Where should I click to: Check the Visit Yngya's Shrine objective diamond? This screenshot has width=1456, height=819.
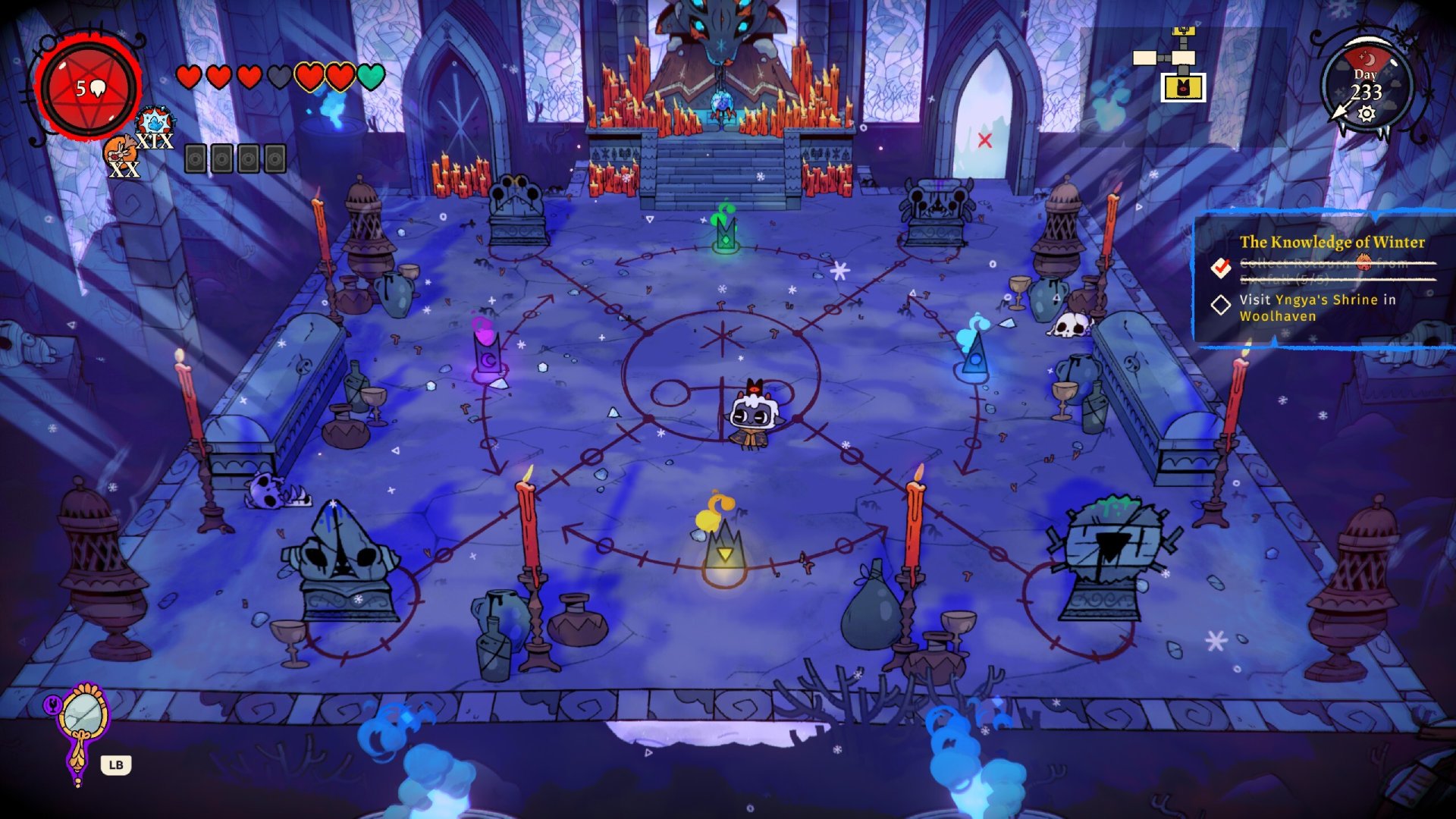click(1221, 304)
